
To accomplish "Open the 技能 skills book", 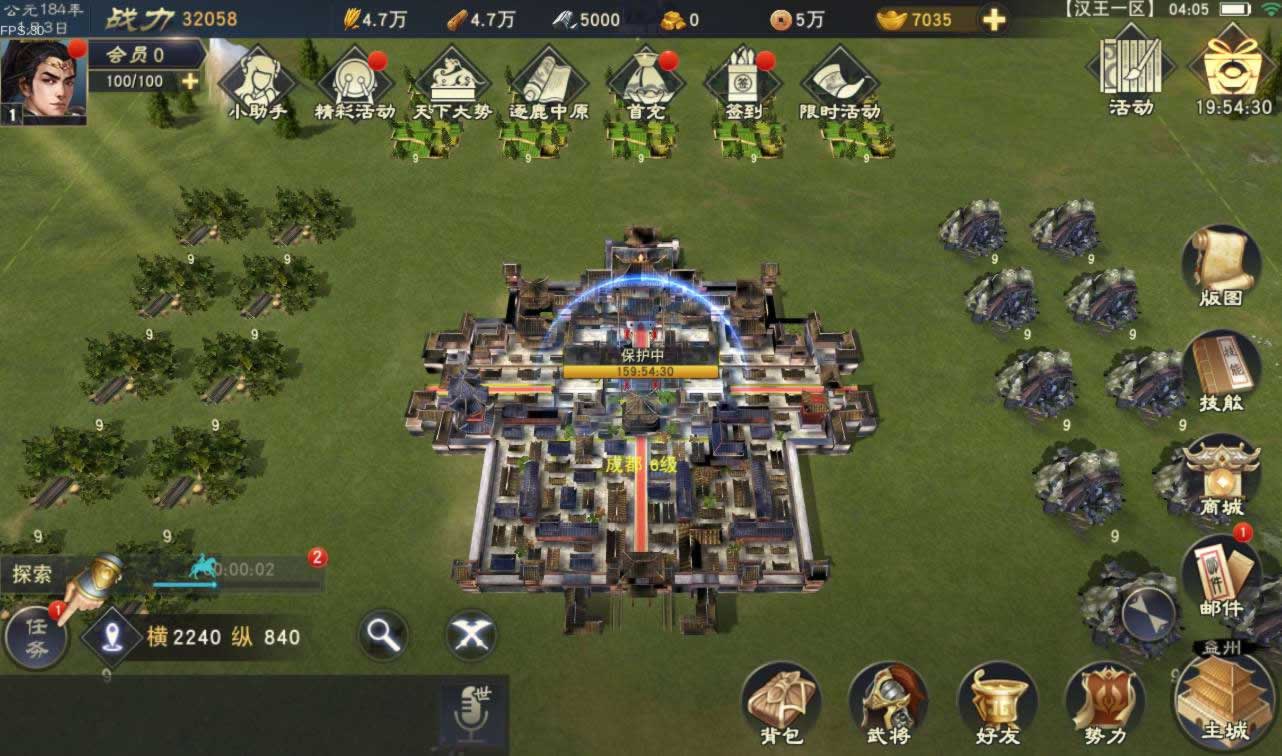I will tap(1220, 370).
